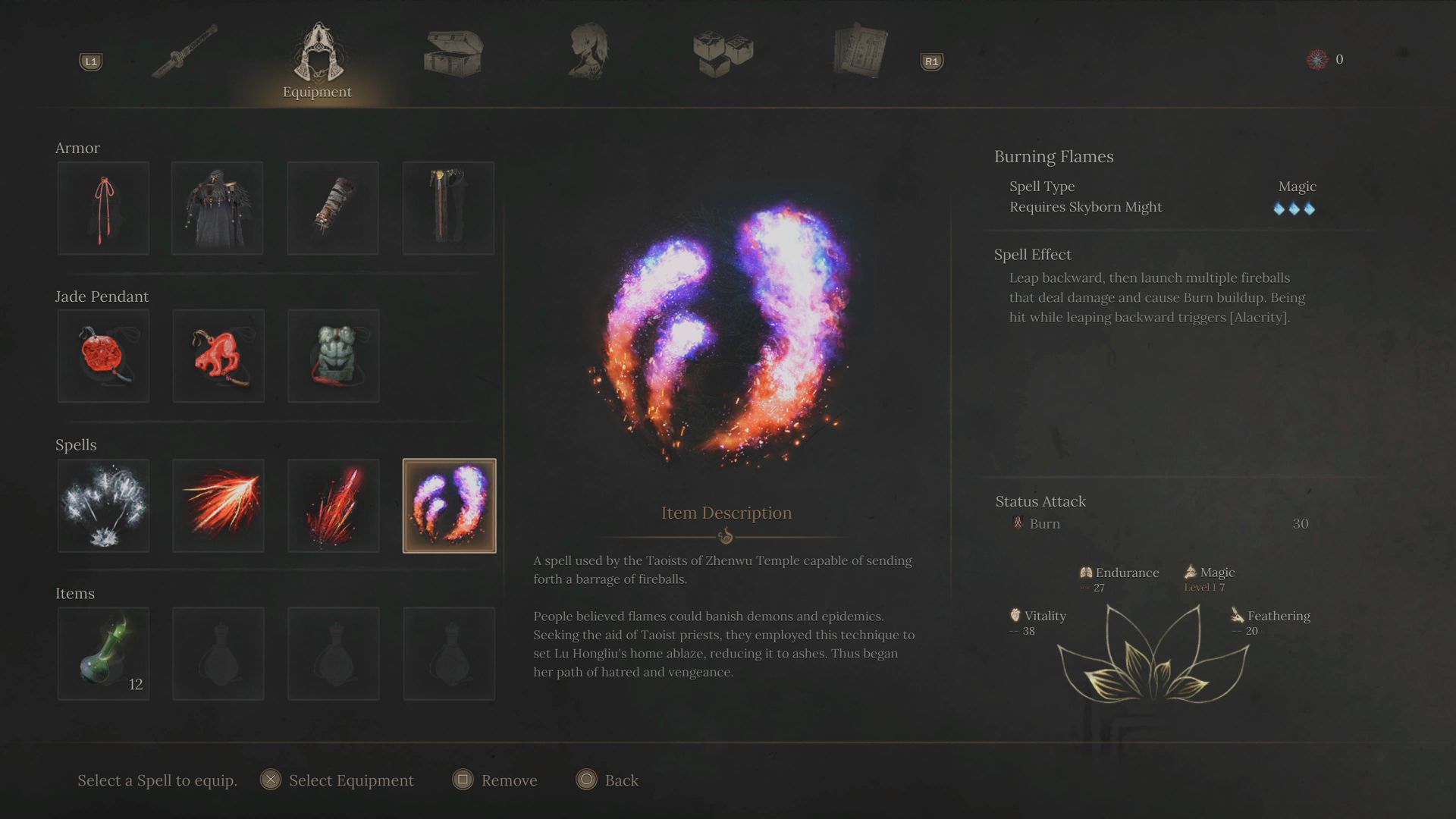Select the red spike eruption spell
1456x819 pixels.
pos(334,505)
